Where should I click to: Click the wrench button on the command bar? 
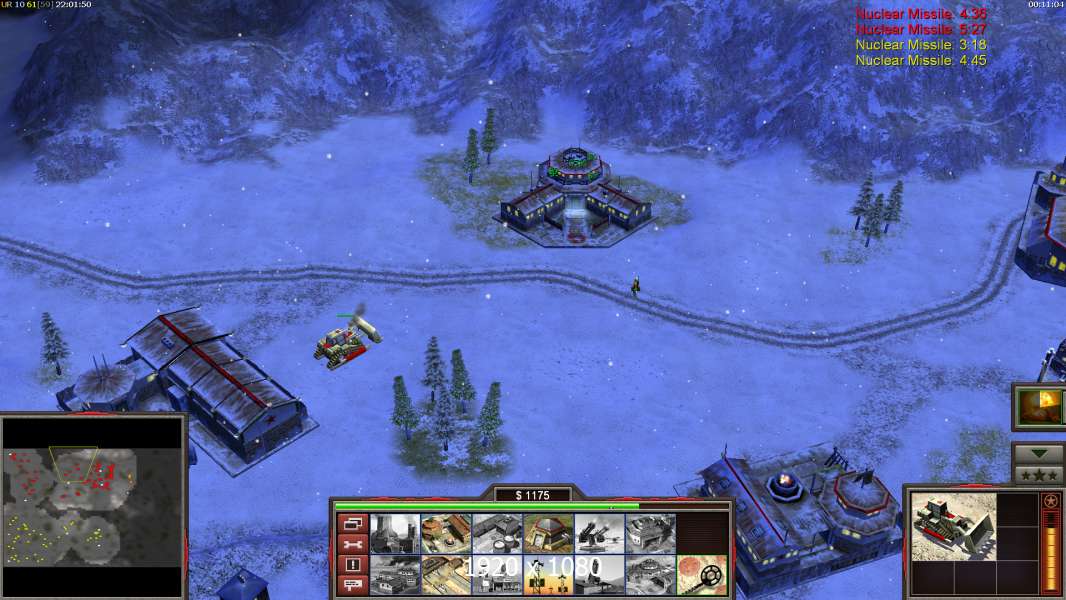tap(352, 544)
